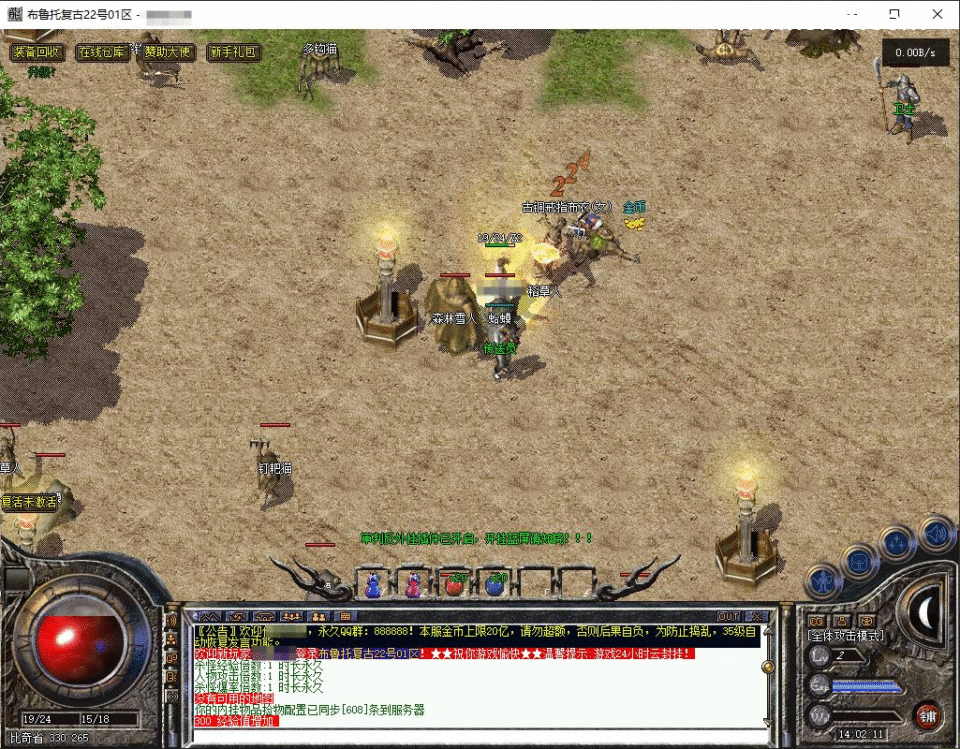Screen dimensions: 960x749
Task: Use the first blue potion belt slot
Action: point(373,584)
